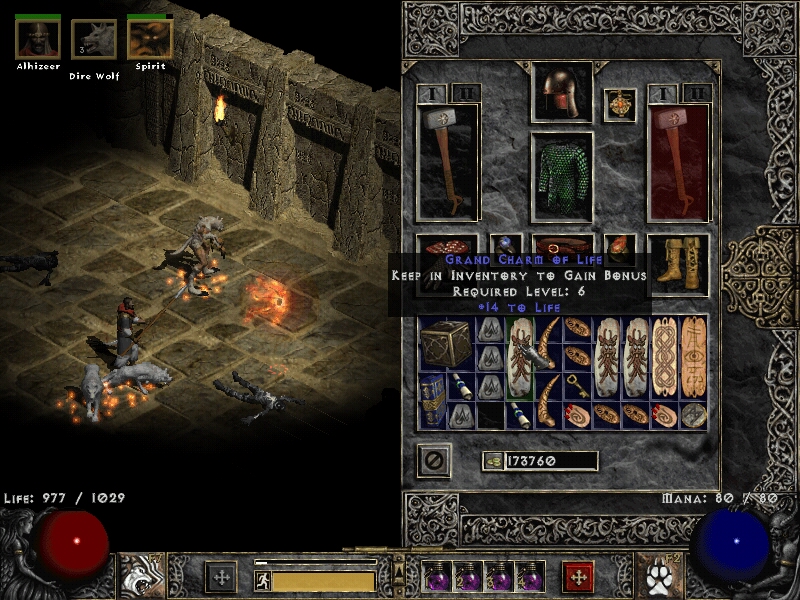
Task: Select the Horadric Cube in the inventory
Action: 447,345
